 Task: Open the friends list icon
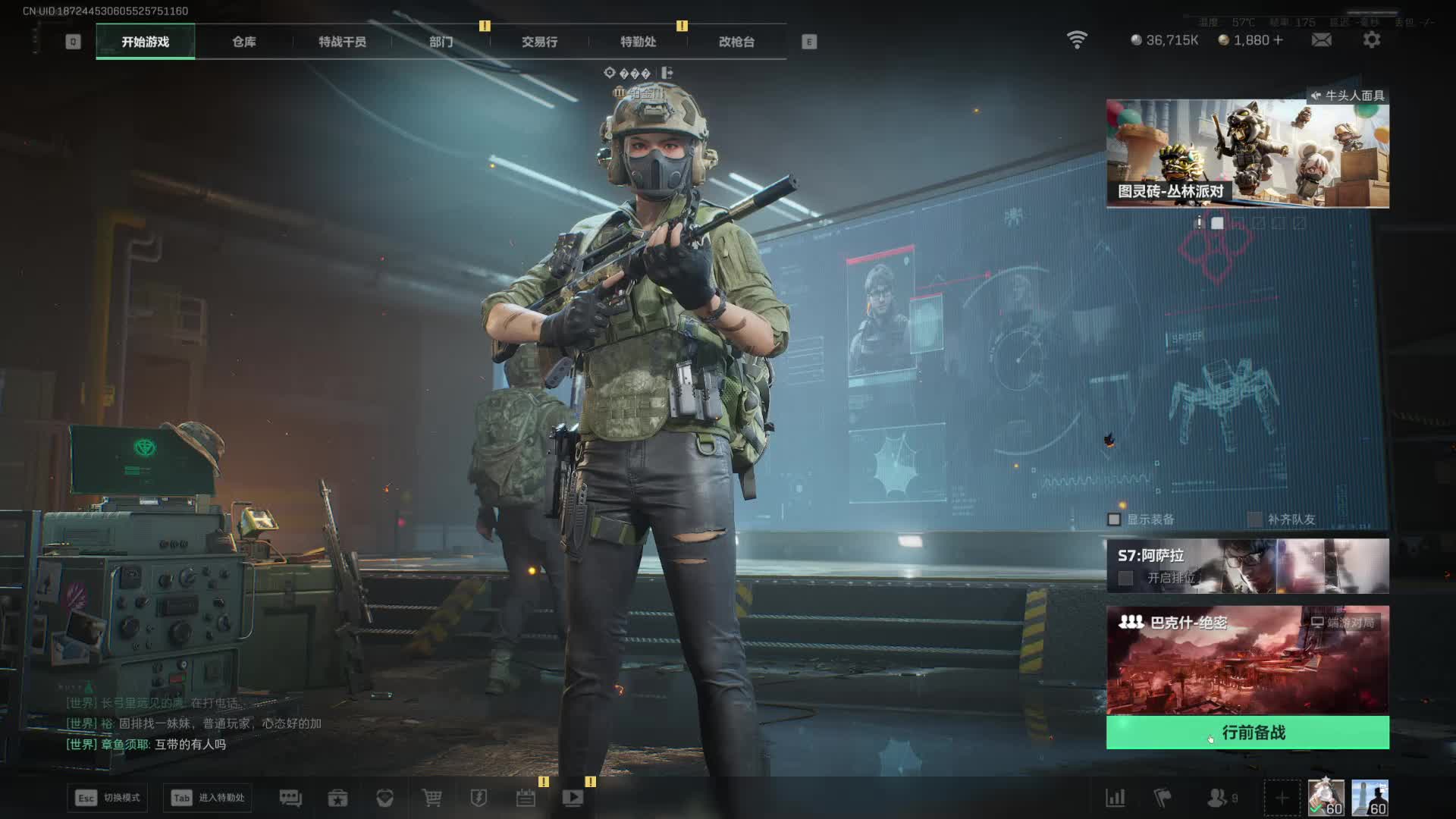(1218, 798)
